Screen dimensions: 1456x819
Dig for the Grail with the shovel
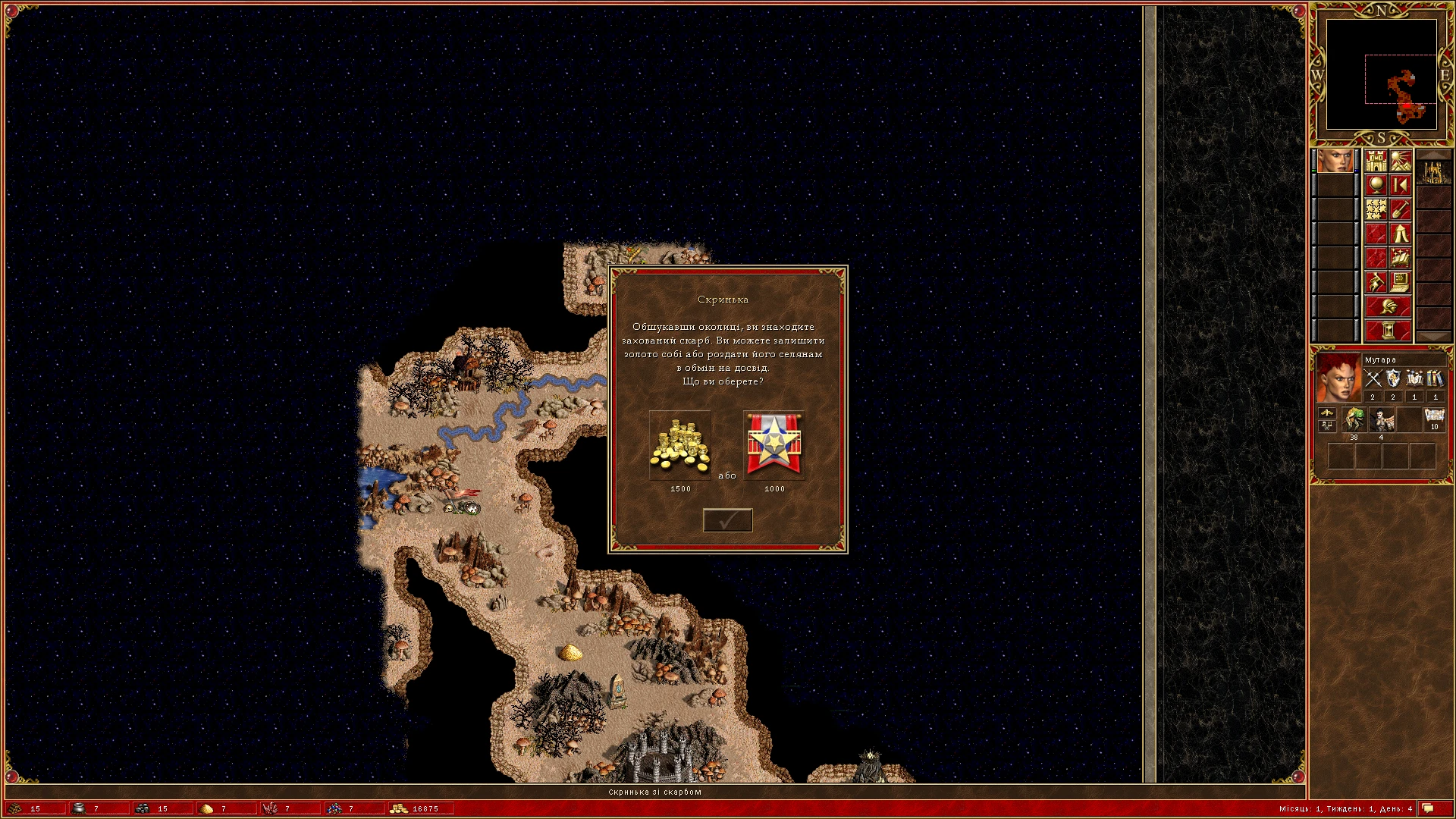[x=1401, y=209]
